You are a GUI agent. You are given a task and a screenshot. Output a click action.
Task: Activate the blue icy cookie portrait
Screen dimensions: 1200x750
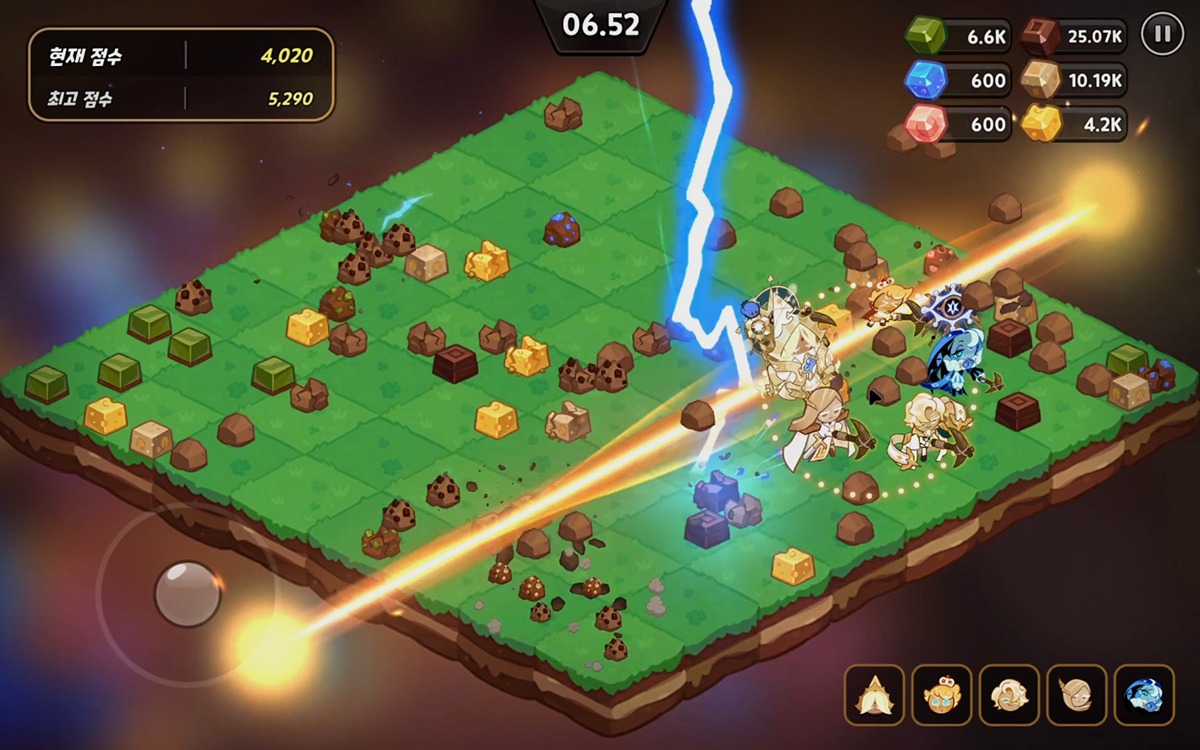click(x=1144, y=695)
